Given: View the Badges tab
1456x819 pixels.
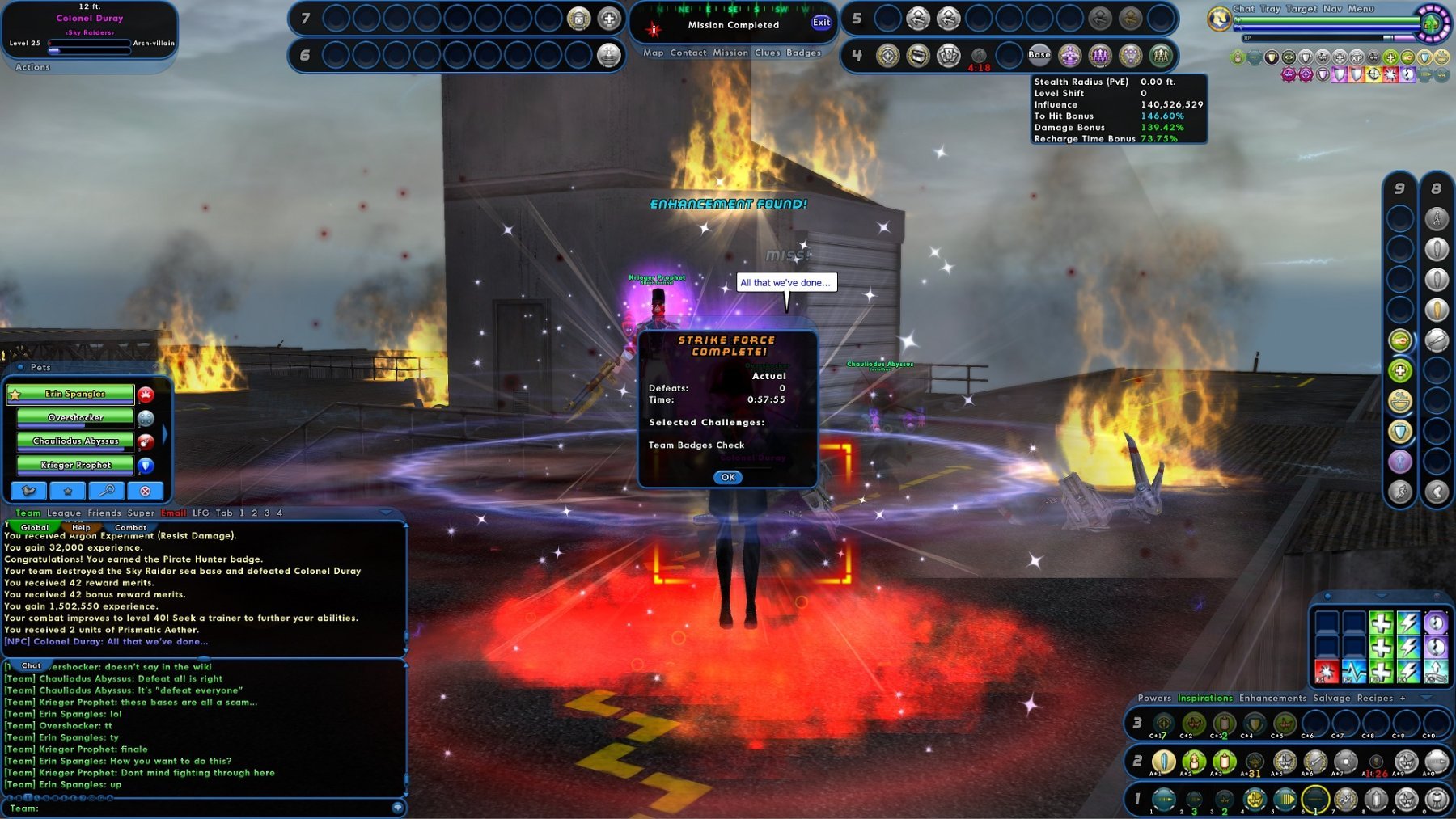Looking at the screenshot, I should coord(803,53).
